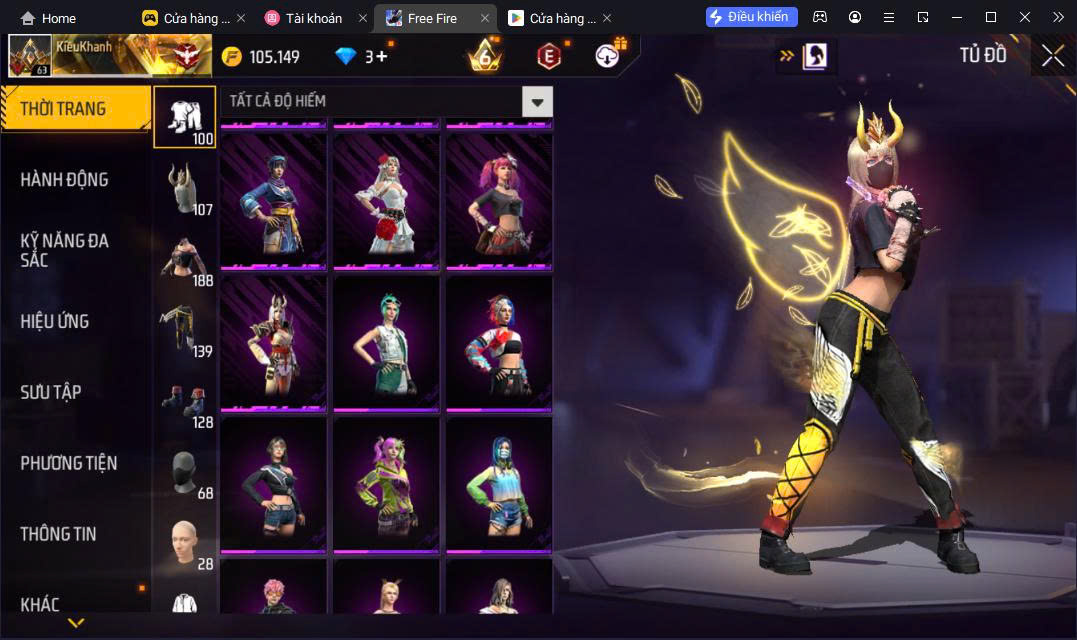
Task: Open the Sưu Tập section
Action: click(51, 392)
